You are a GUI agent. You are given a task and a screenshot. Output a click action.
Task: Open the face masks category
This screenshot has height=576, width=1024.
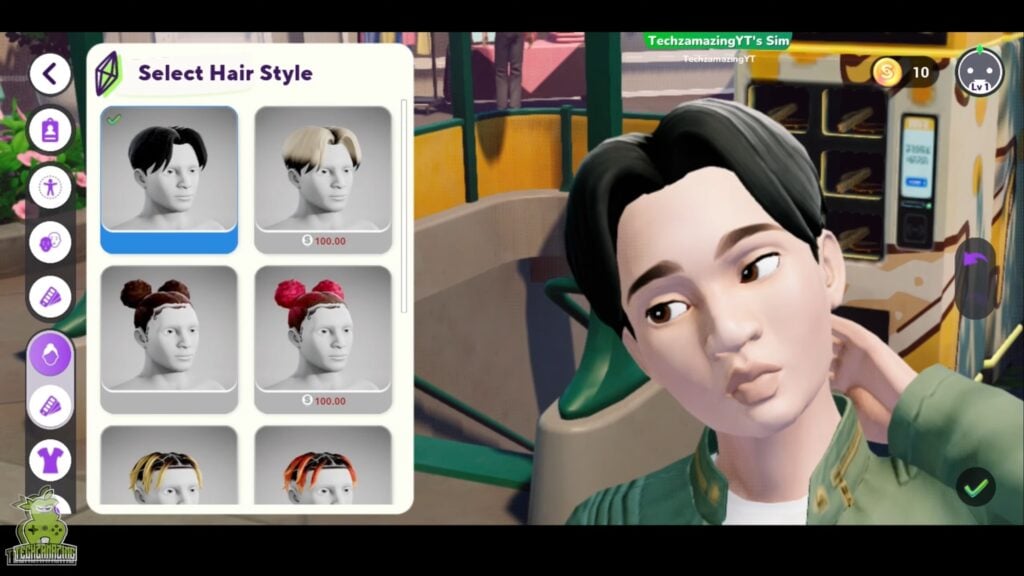(50, 243)
